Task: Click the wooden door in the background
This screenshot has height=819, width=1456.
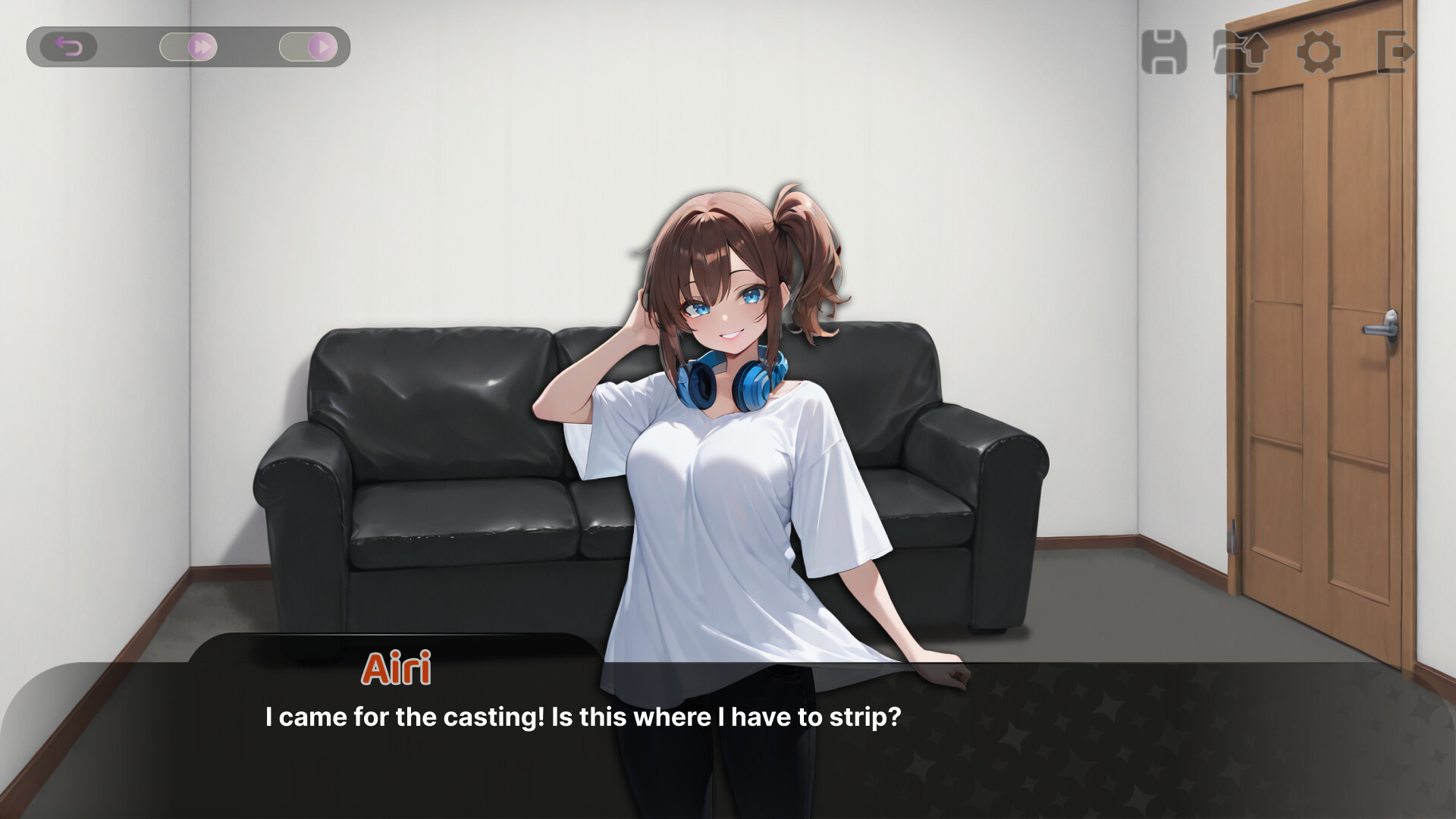Action: pos(1327,341)
